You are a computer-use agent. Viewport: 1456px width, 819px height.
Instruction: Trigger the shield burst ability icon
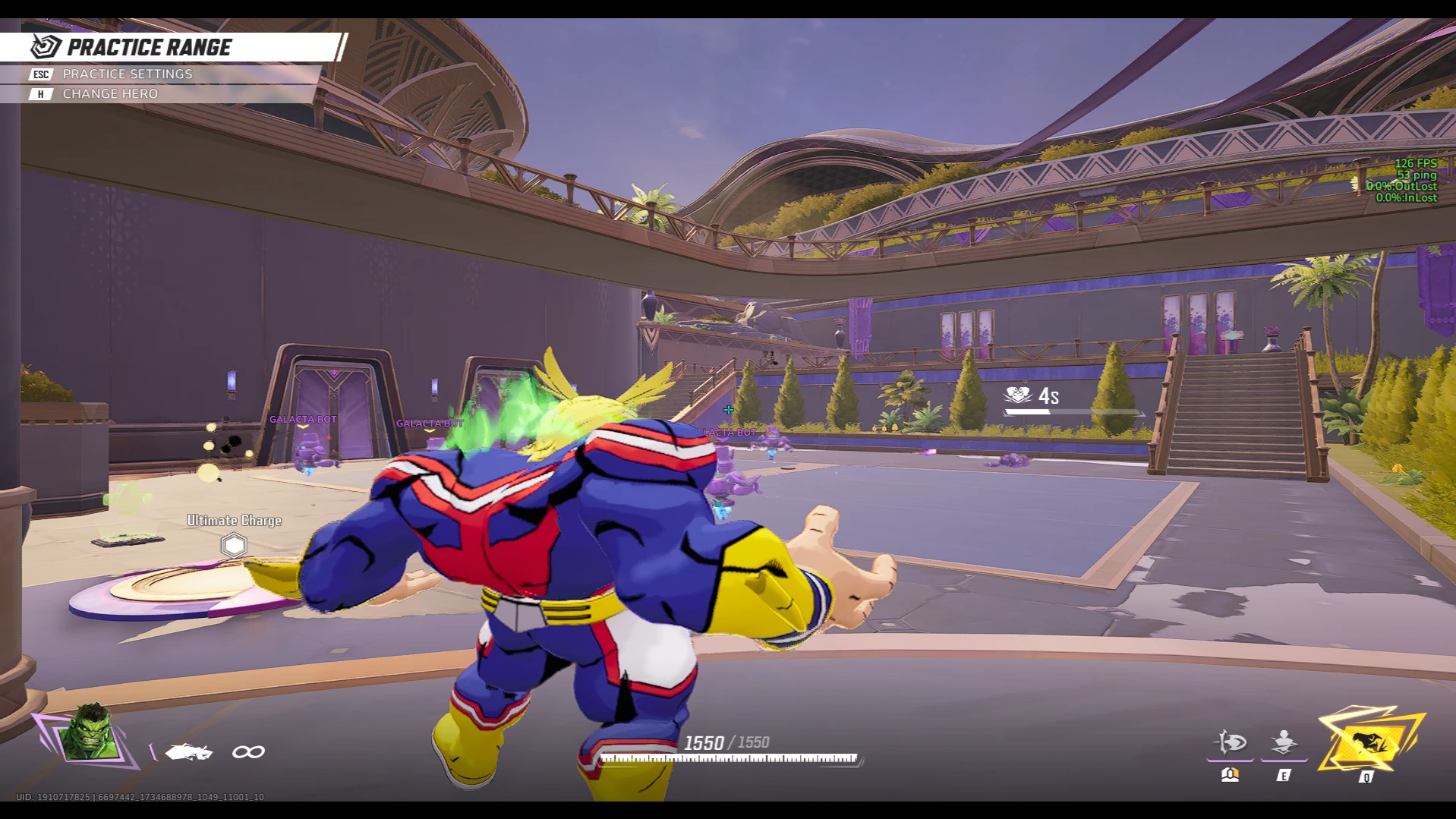1230,742
